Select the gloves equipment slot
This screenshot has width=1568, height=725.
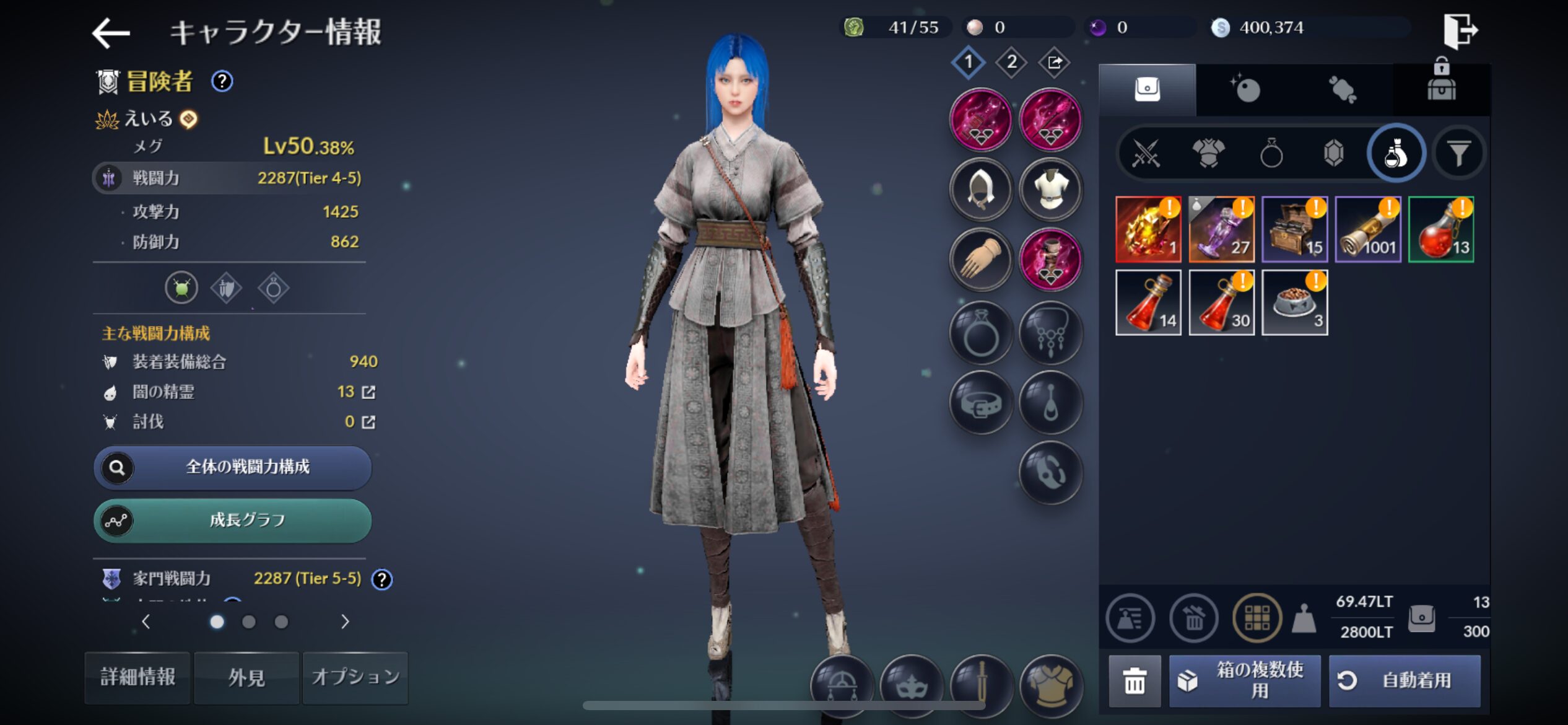coord(981,260)
